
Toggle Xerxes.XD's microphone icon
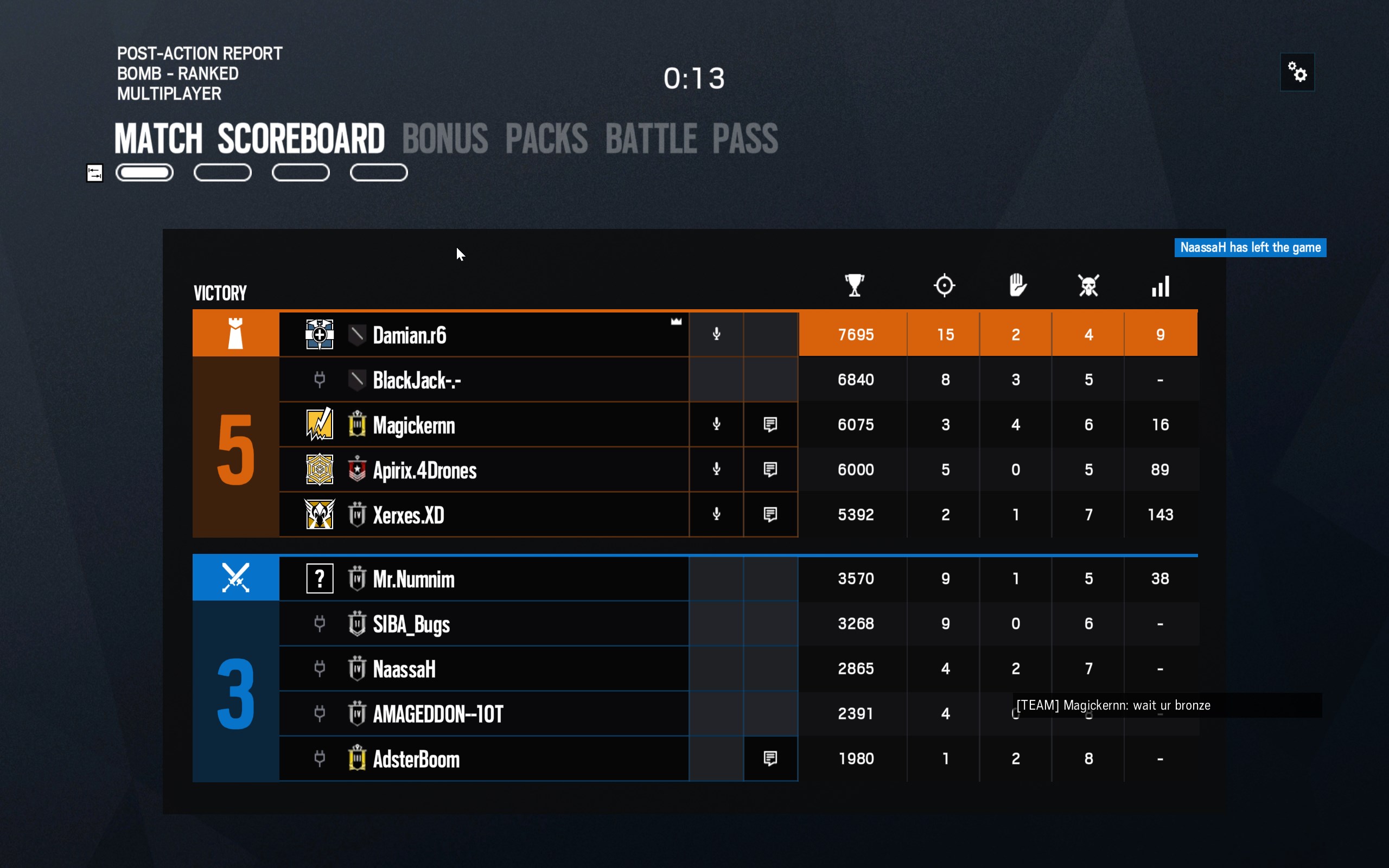[716, 514]
